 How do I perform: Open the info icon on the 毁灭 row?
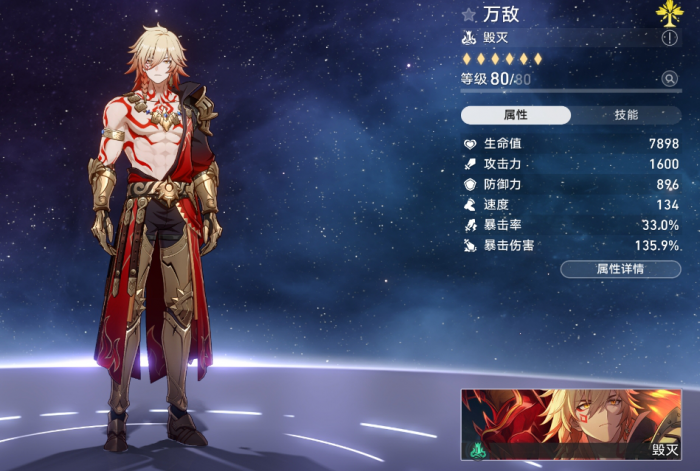(x=669, y=38)
